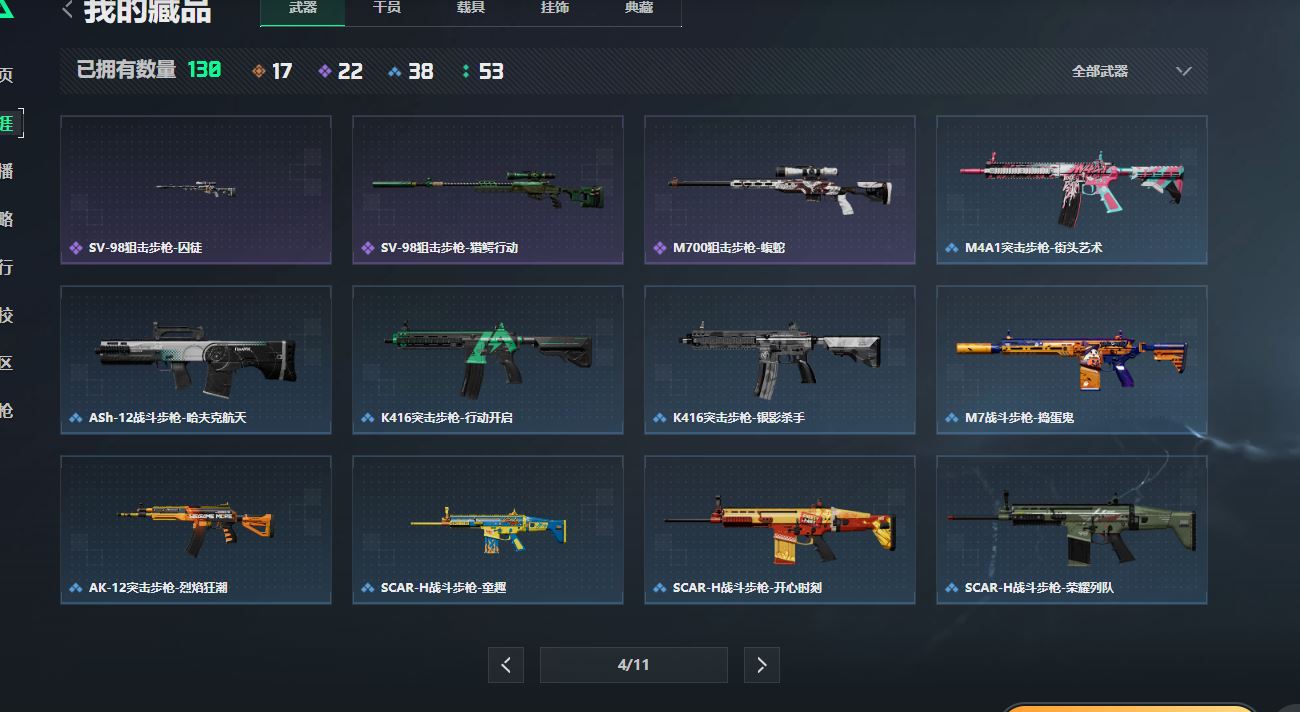The height and width of the screenshot is (712, 1300).
Task: Return to the previous collection page
Action: [506, 665]
